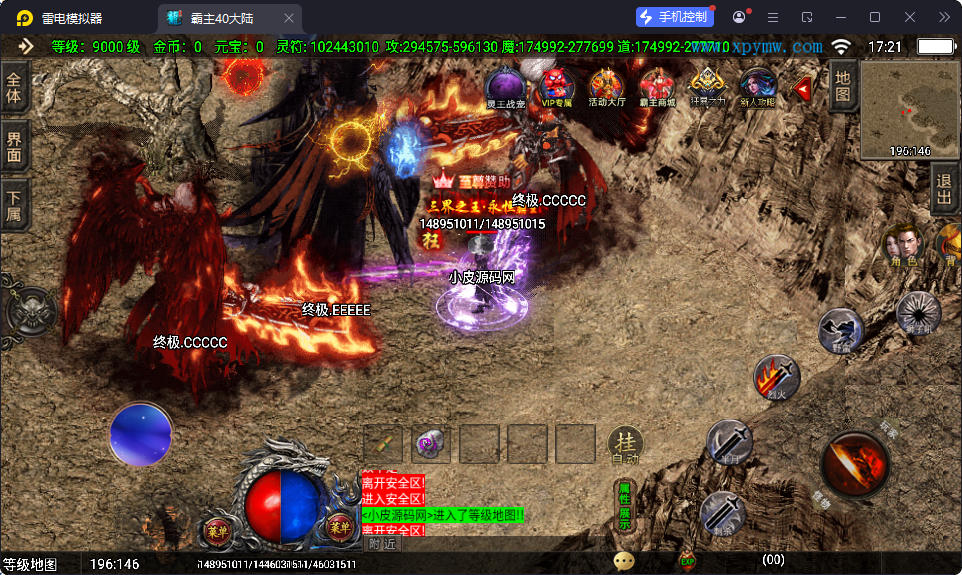962x575 pixels.
Task: Open the 灵王战宠 pet icon
Action: point(506,87)
